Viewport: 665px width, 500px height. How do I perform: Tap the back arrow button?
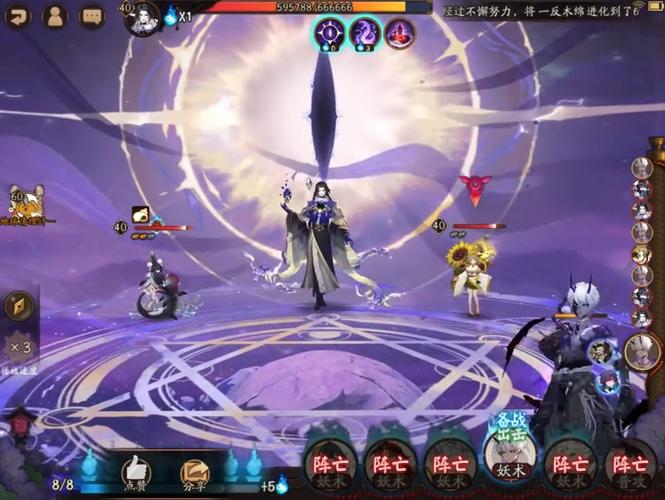(x=19, y=16)
